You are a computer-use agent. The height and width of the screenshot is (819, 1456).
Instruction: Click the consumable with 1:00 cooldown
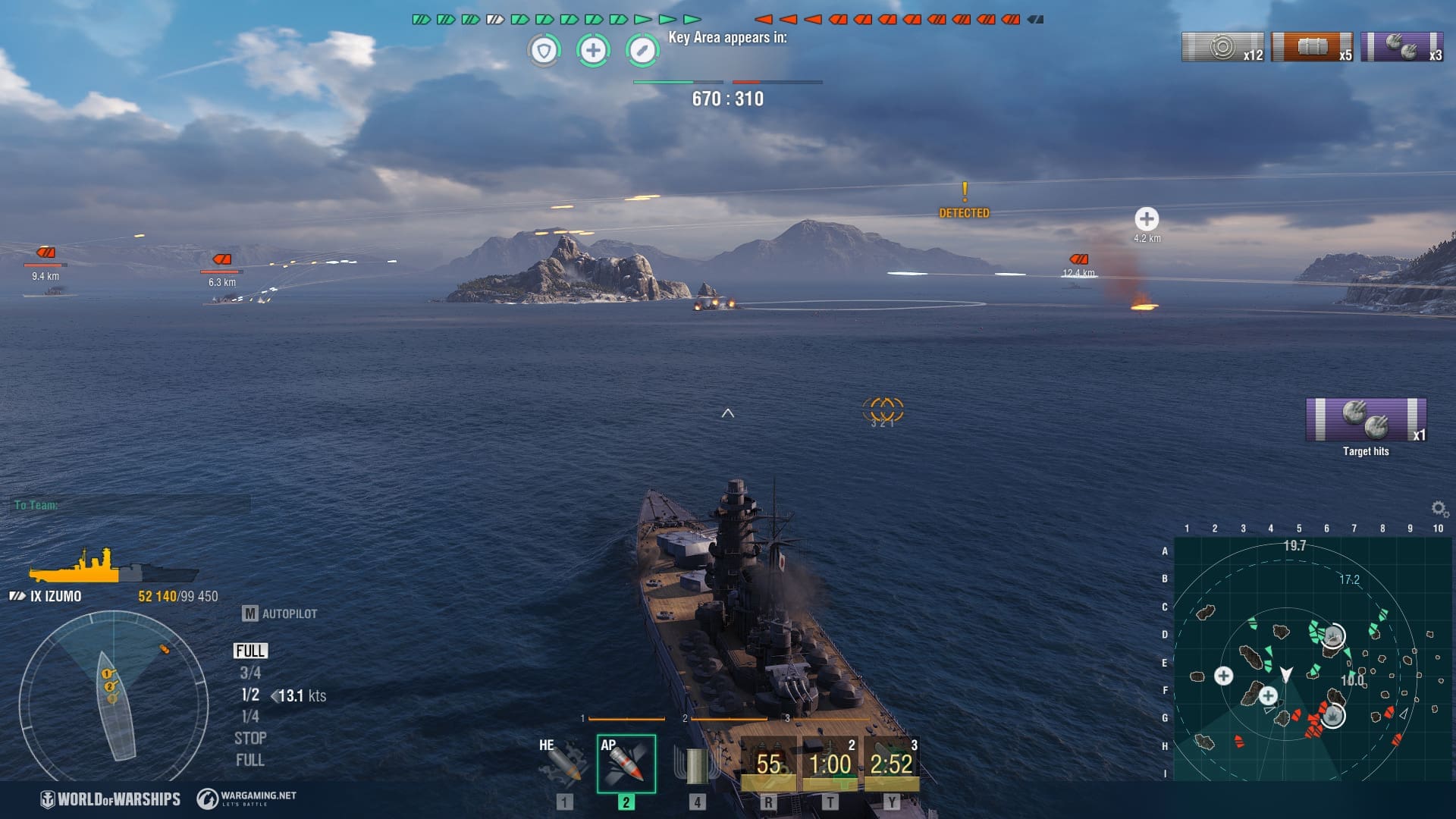830,764
